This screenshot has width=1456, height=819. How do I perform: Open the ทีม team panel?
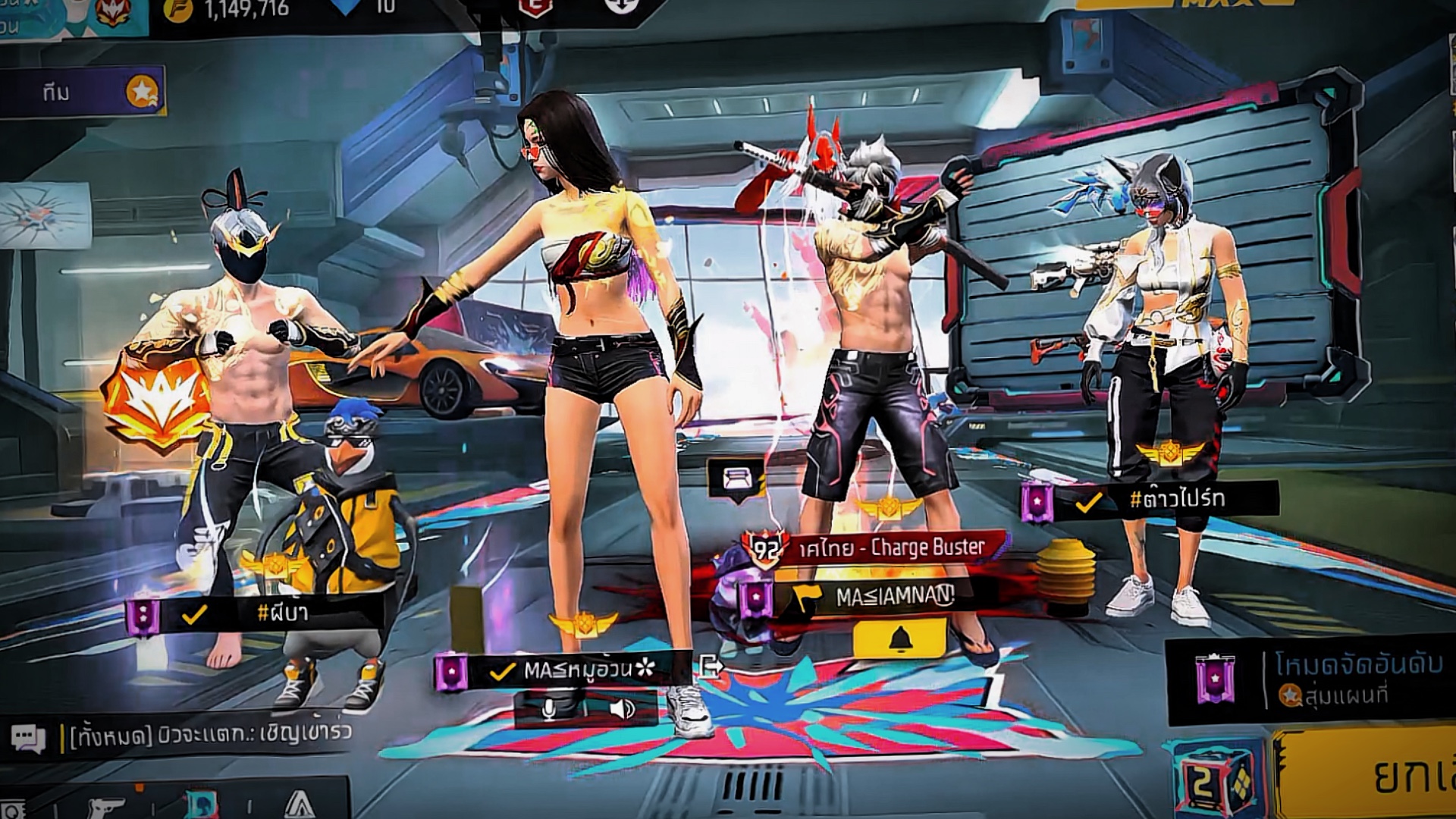pos(82,92)
